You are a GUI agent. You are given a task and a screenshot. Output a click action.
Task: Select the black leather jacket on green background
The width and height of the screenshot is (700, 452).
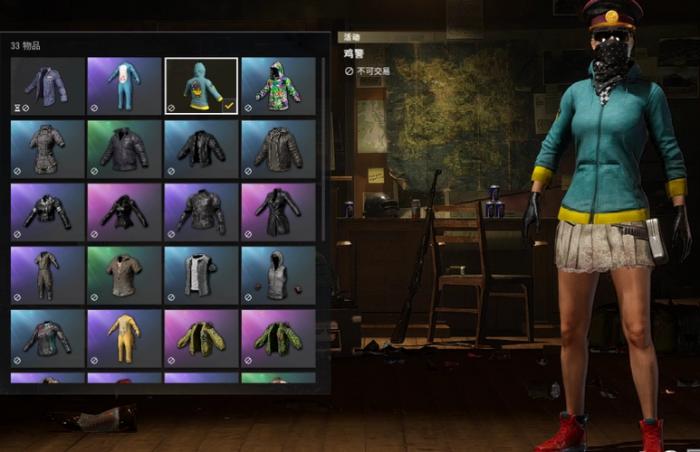click(x=124, y=149)
